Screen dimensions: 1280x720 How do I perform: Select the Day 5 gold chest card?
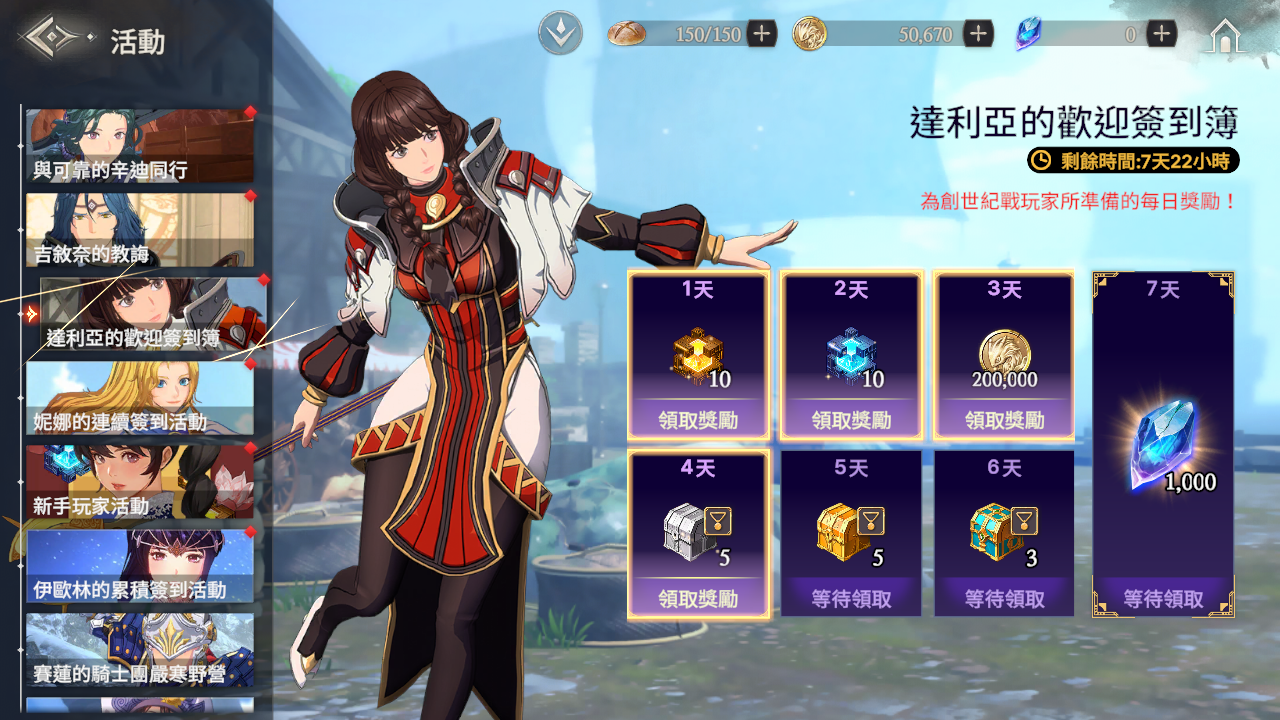tap(851, 533)
